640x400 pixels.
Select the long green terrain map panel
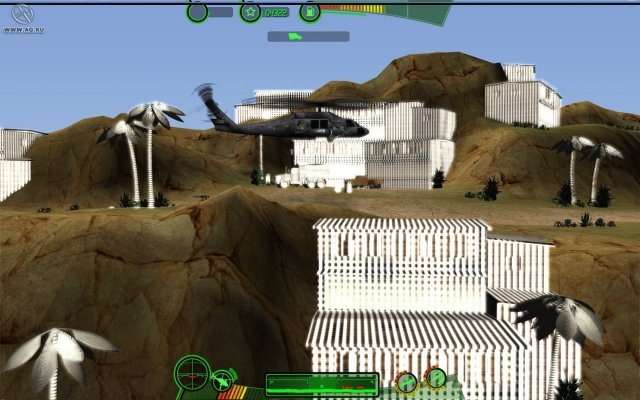(321, 384)
